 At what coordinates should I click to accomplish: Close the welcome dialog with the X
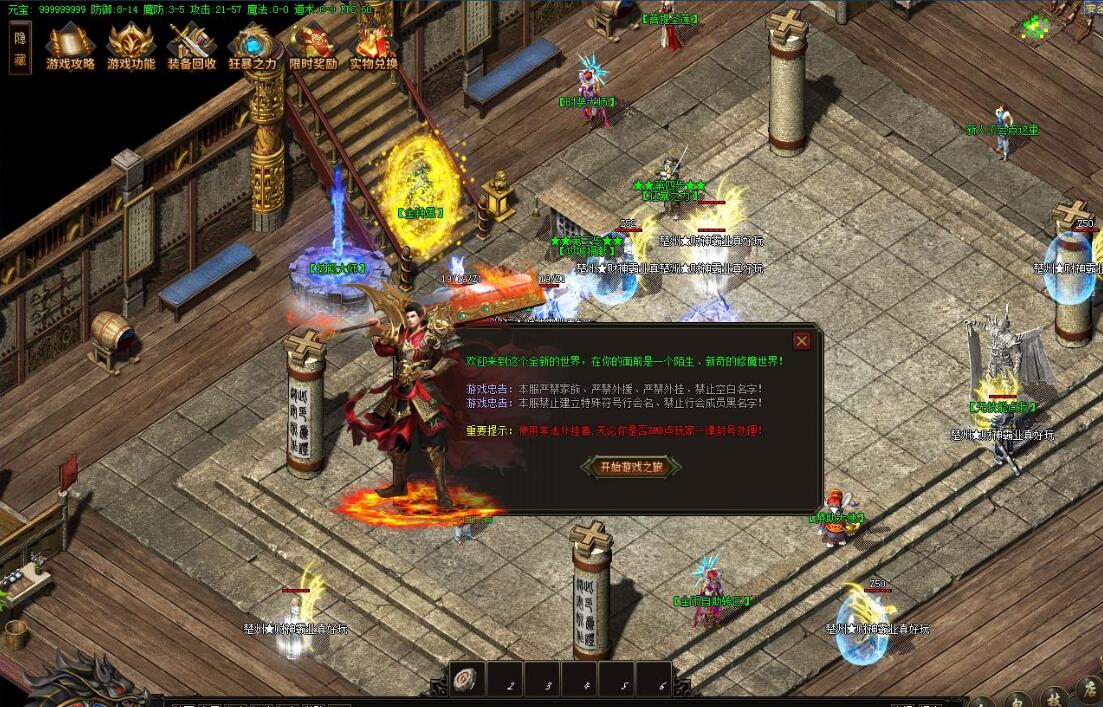click(801, 341)
